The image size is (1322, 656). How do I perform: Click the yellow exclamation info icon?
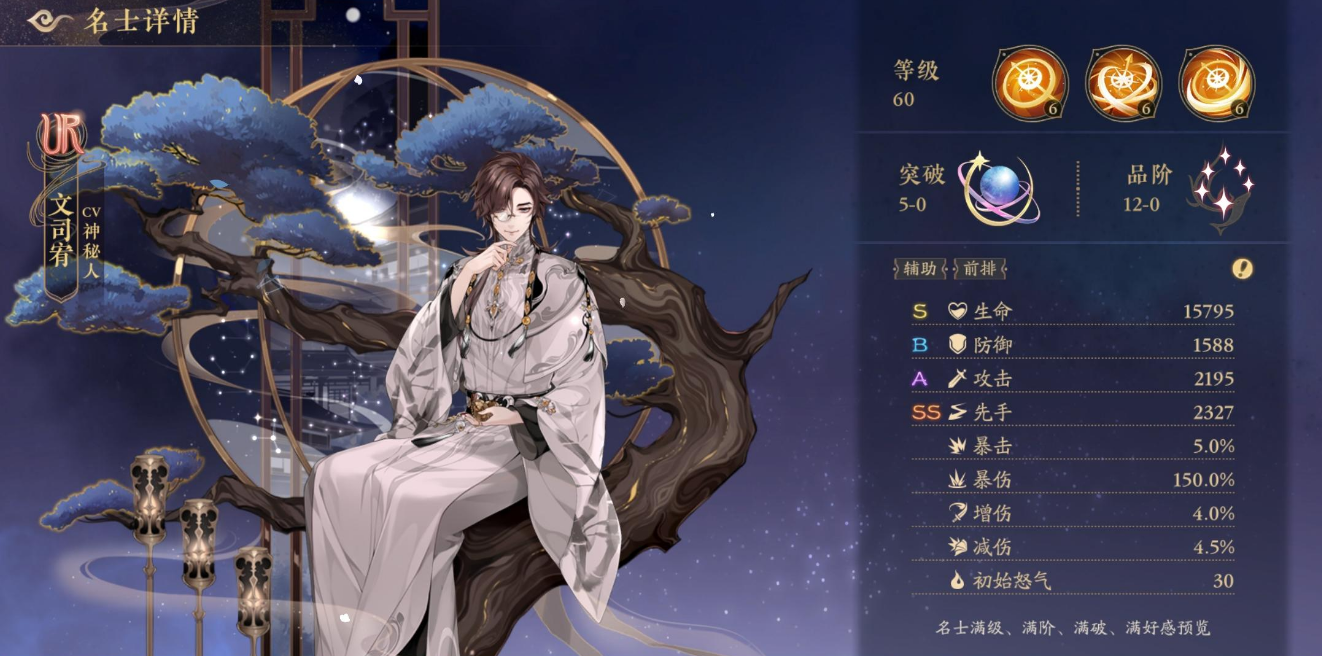[1242, 268]
